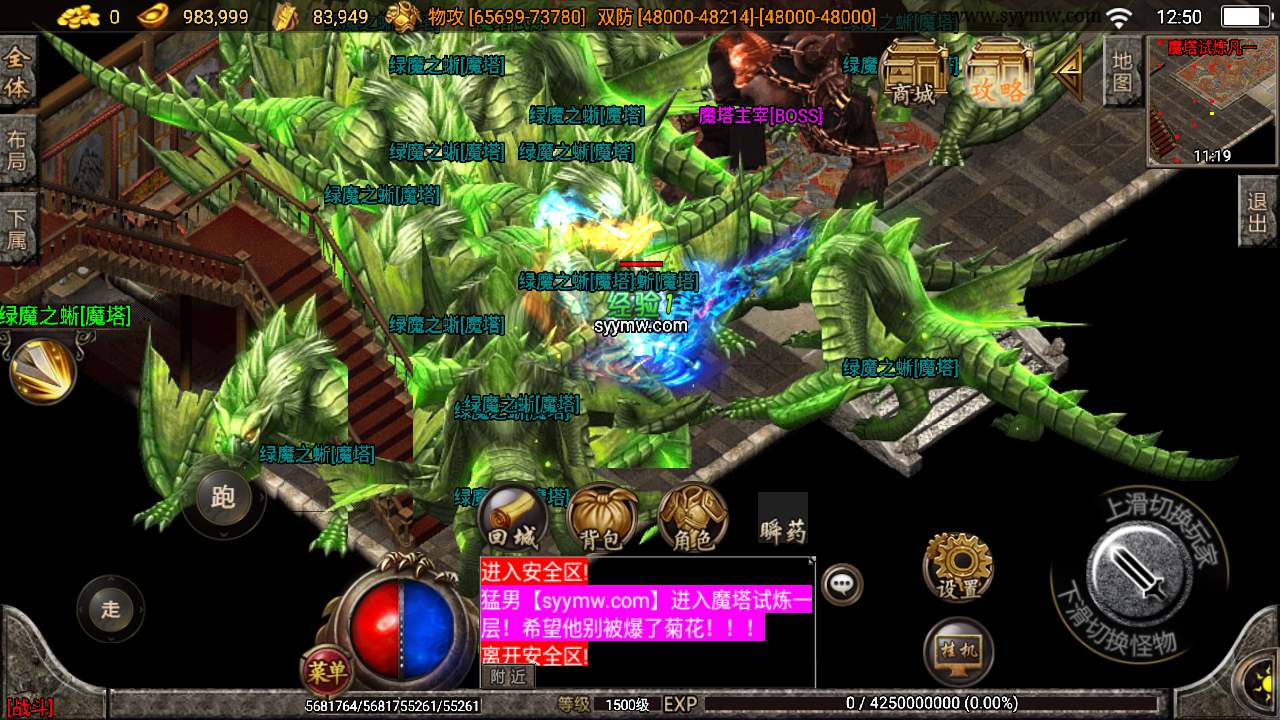Image resolution: width=1280 pixels, height=720 pixels.
Task: Open the 下属 tab
Action: [x=17, y=227]
